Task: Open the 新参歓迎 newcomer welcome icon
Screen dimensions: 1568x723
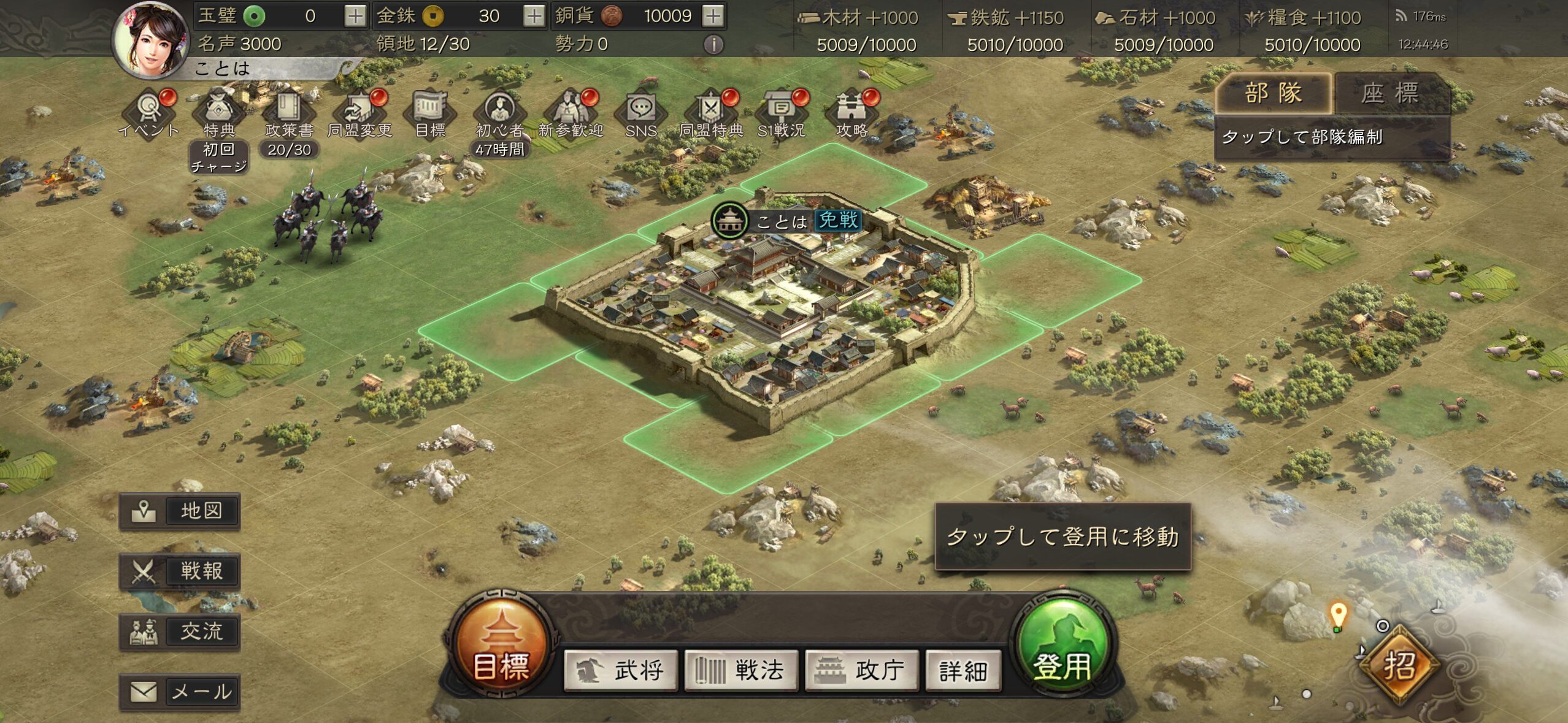Action: coord(571,112)
